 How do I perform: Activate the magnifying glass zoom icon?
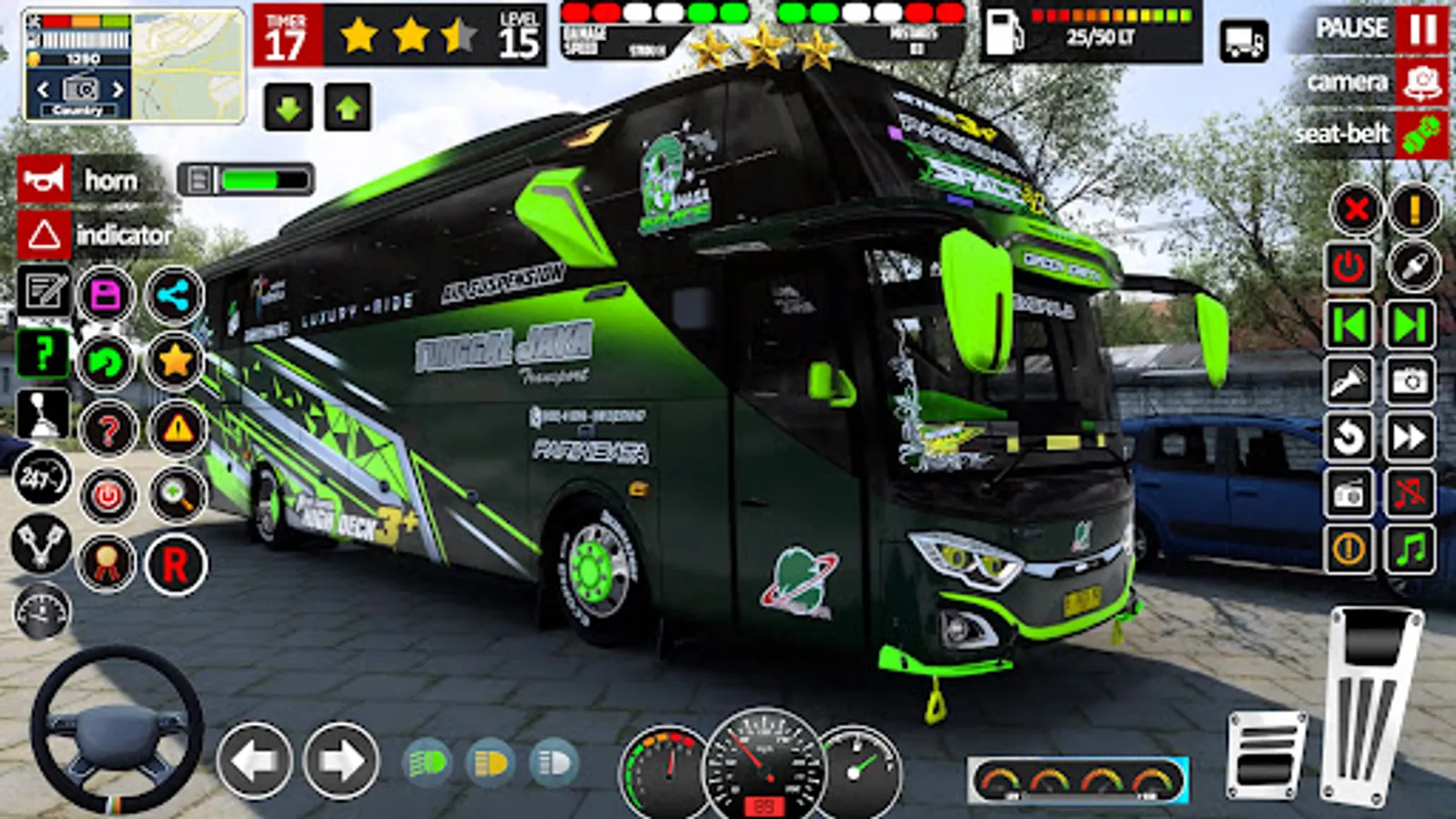[x=175, y=496]
